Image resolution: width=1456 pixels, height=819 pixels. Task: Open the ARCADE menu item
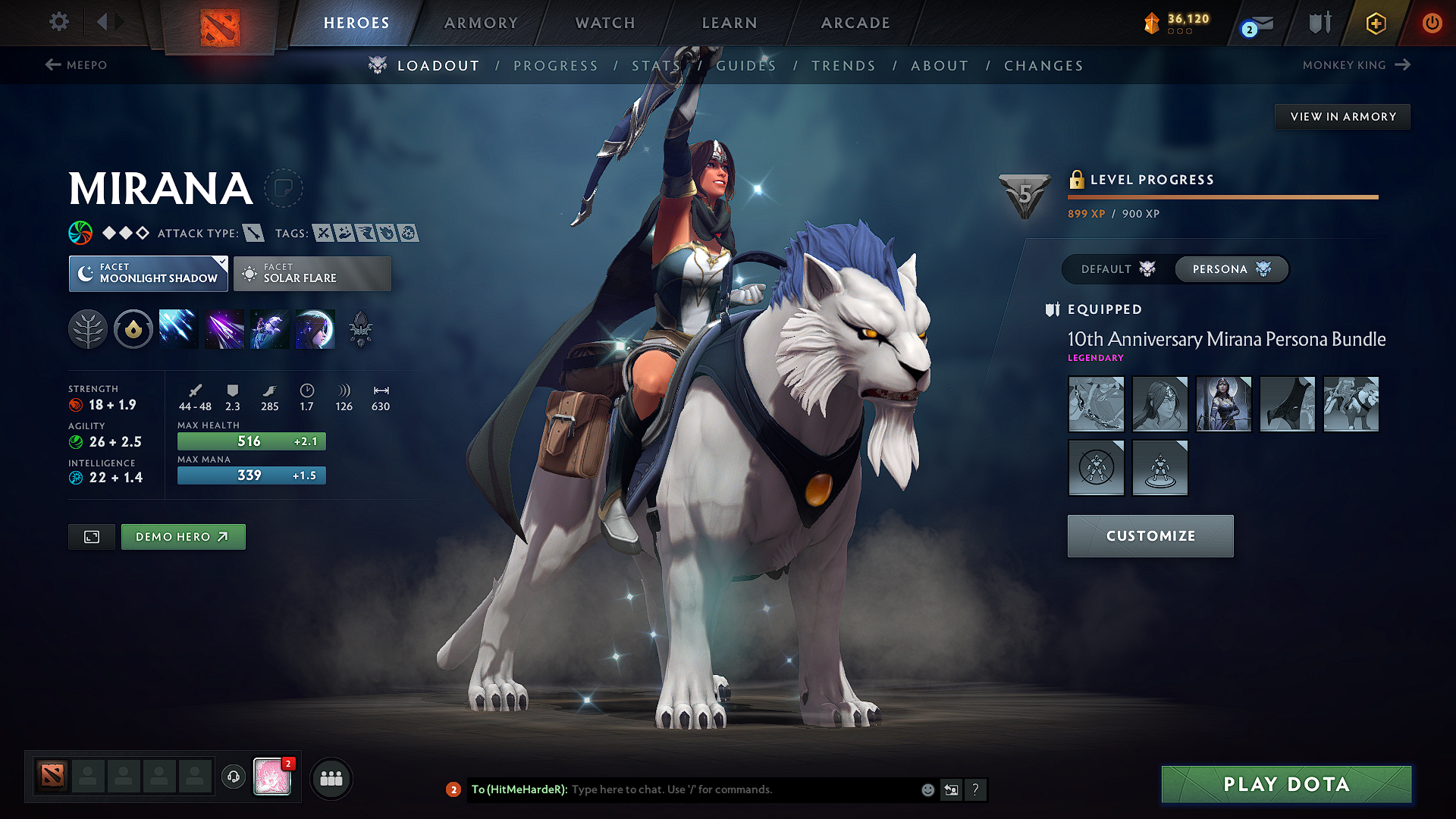(x=855, y=23)
